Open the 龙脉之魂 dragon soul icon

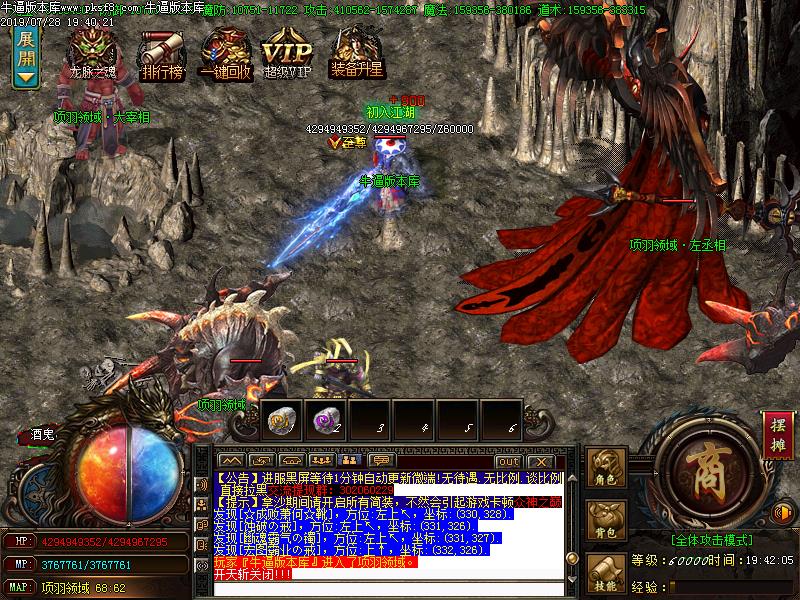point(93,50)
